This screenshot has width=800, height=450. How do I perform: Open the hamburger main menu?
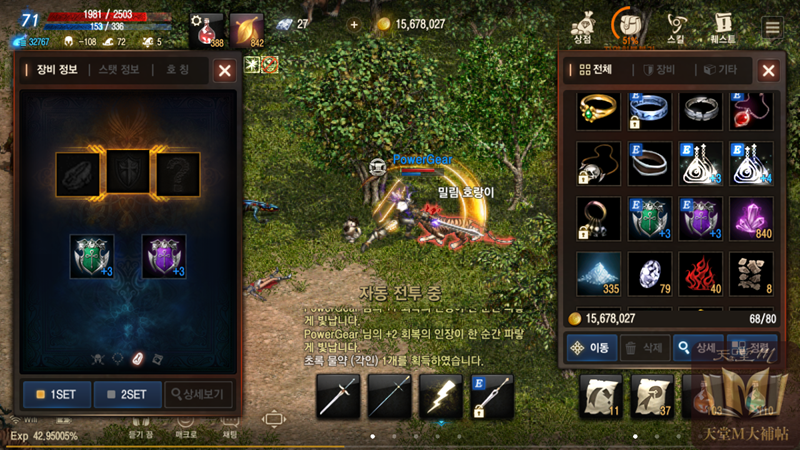(x=772, y=27)
